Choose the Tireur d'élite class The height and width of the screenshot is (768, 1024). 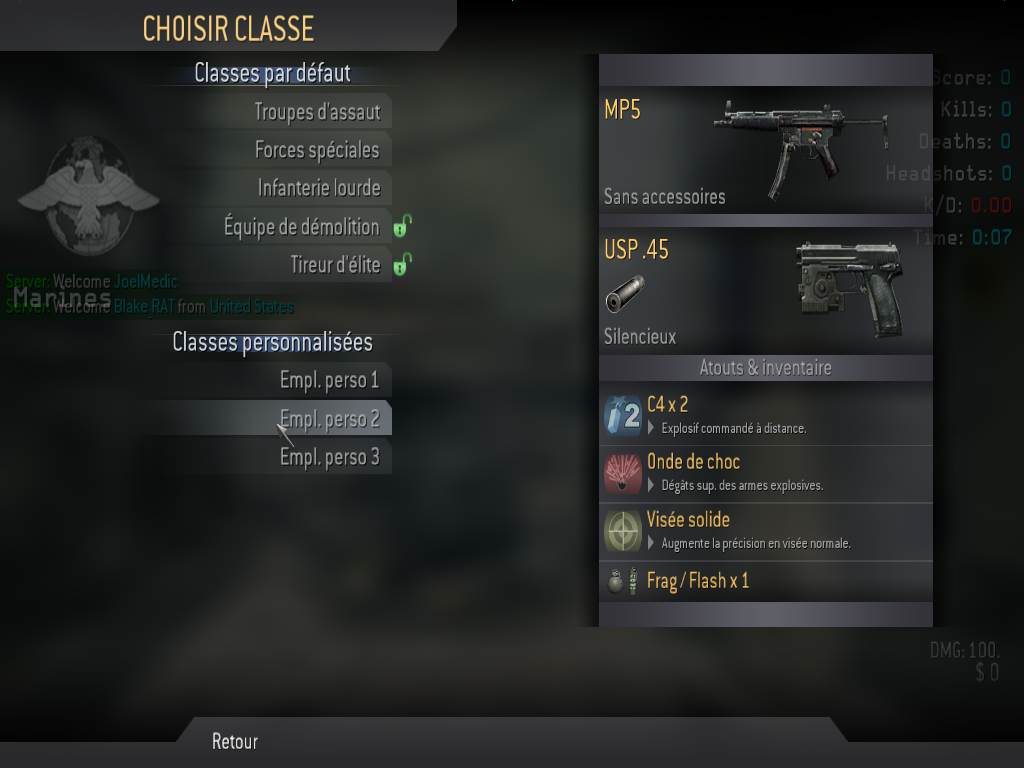[x=335, y=265]
